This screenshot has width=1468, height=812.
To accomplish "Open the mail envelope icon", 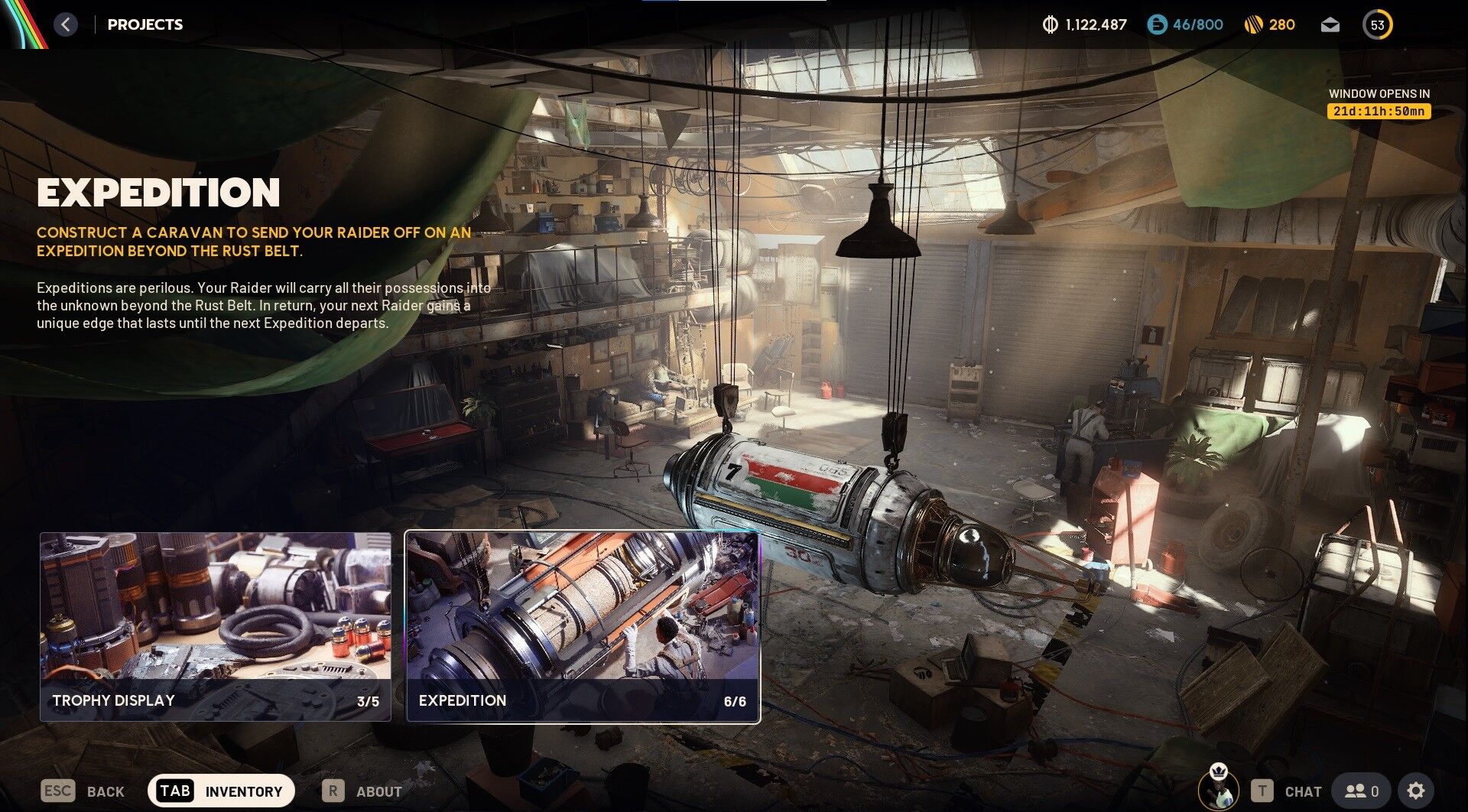I will 1330,24.
